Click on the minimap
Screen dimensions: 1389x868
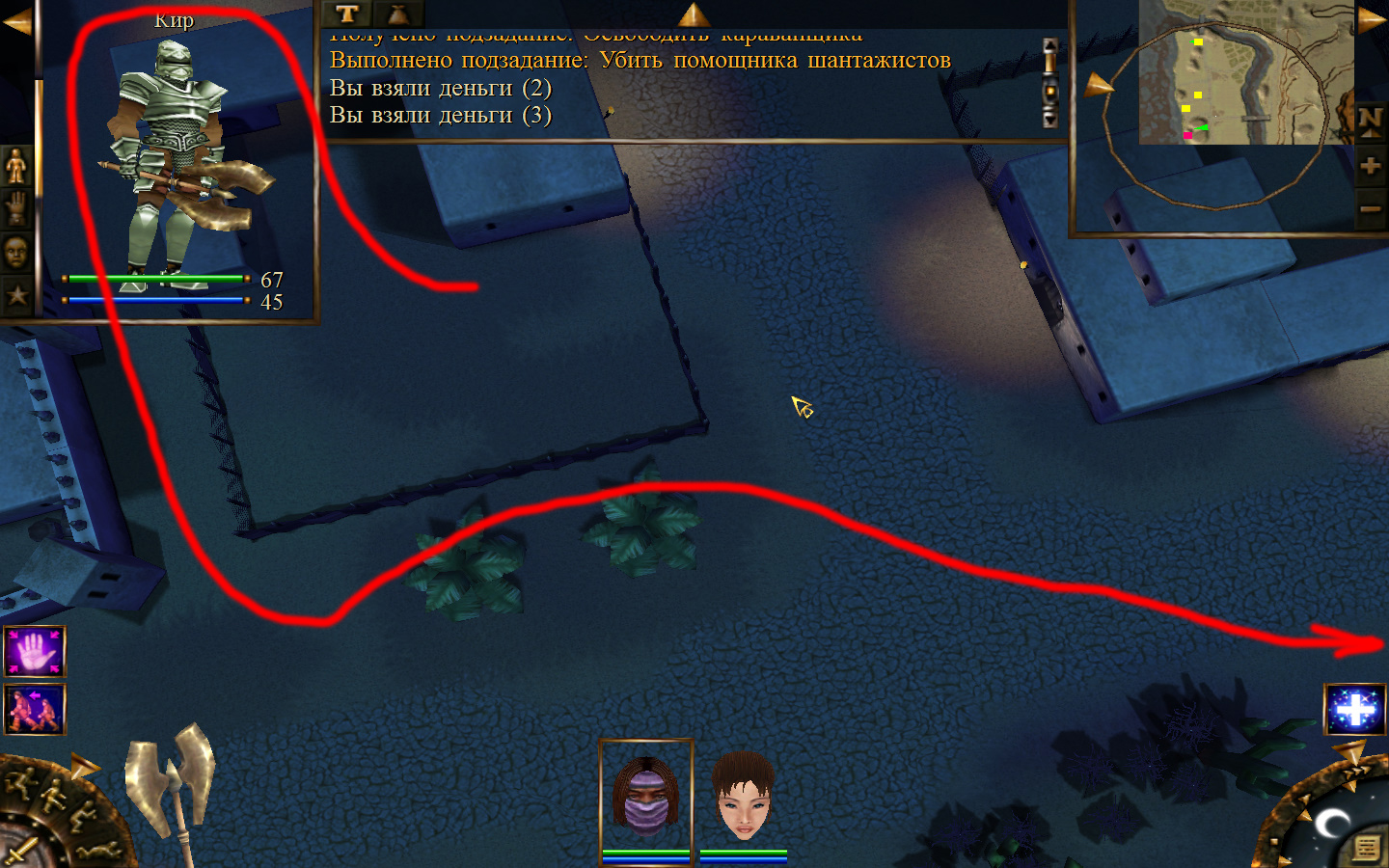tap(1244, 73)
